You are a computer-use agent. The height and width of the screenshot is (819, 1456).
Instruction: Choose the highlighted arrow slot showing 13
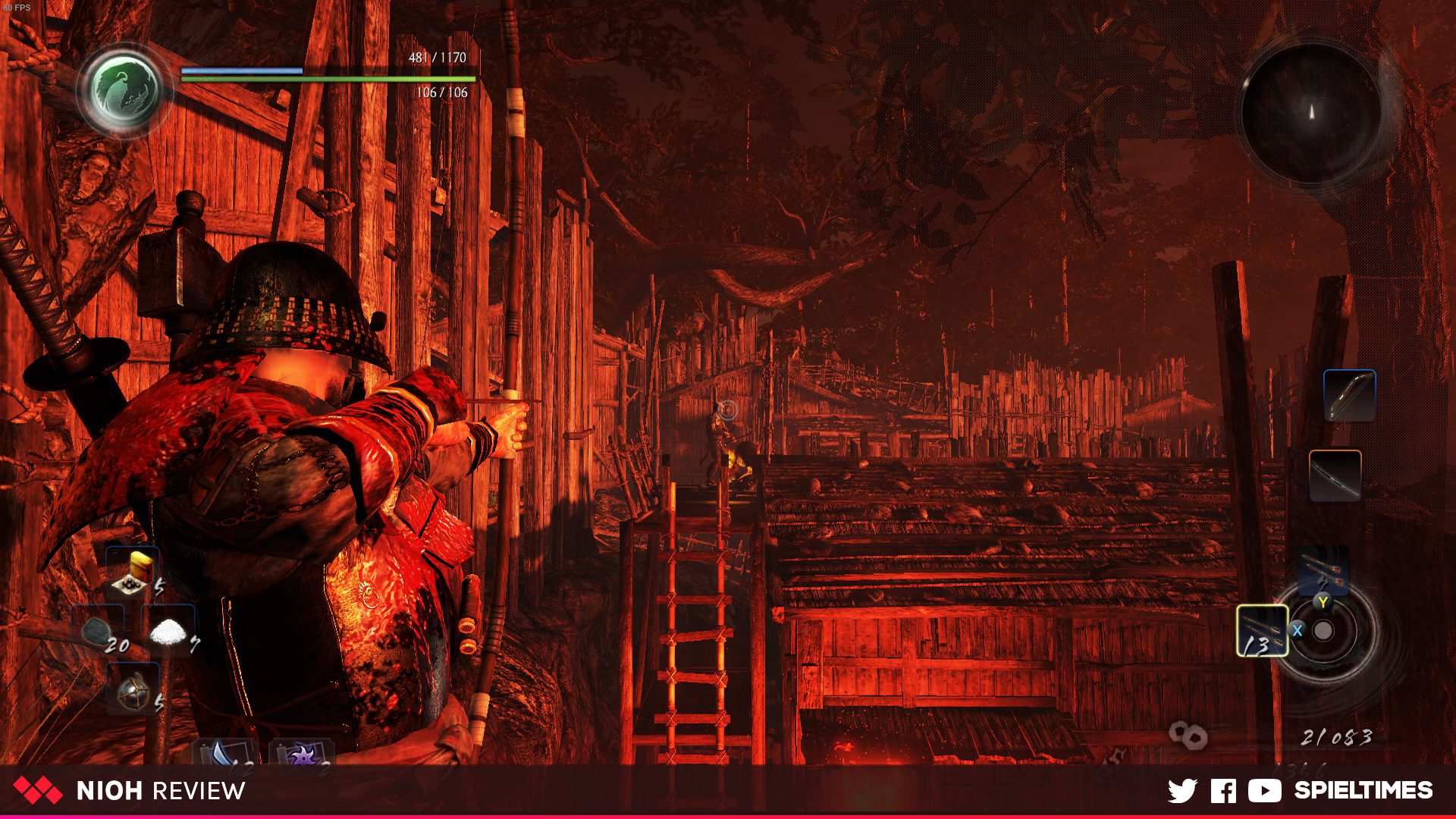click(1262, 631)
